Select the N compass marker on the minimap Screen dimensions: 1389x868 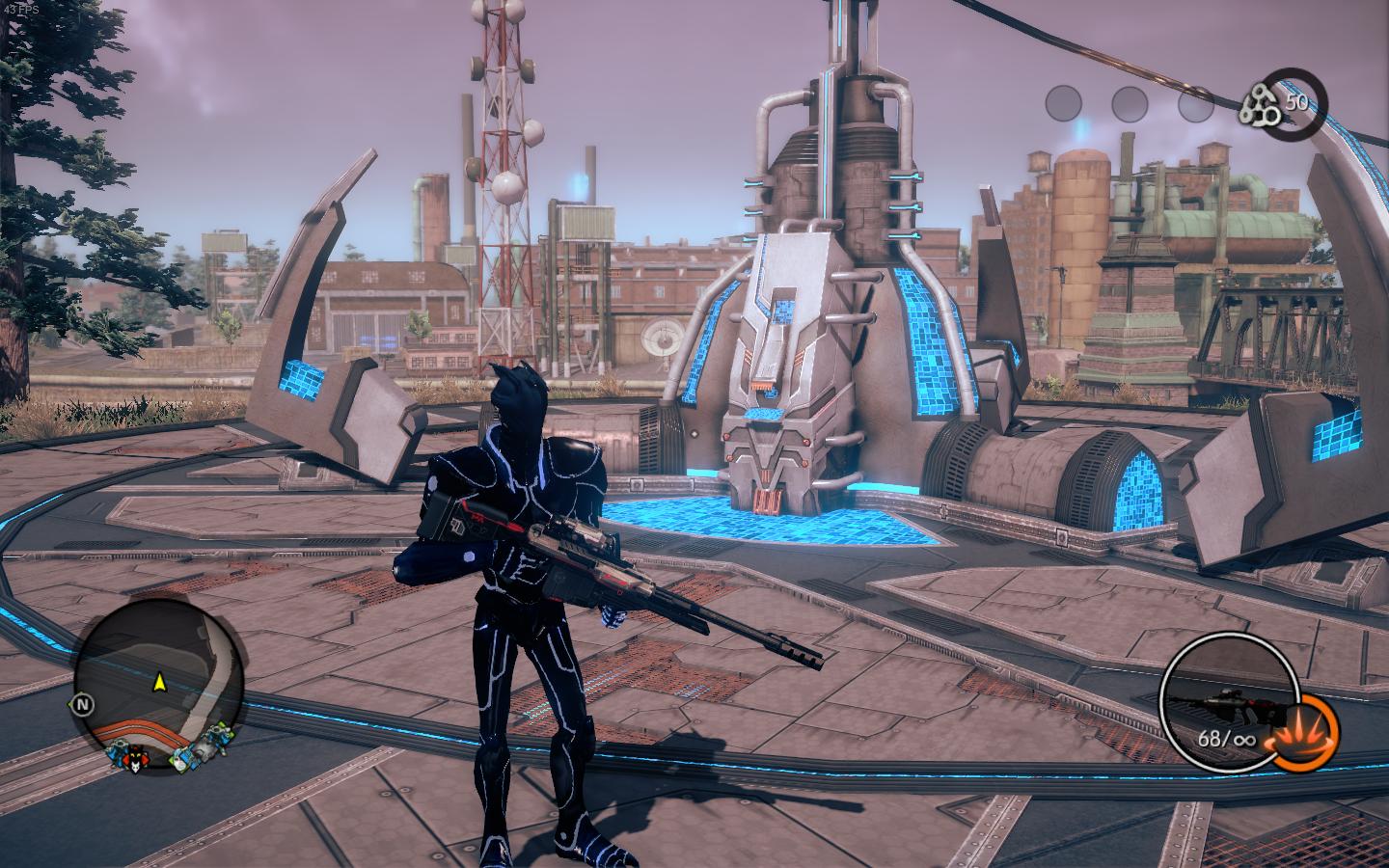click(x=83, y=704)
